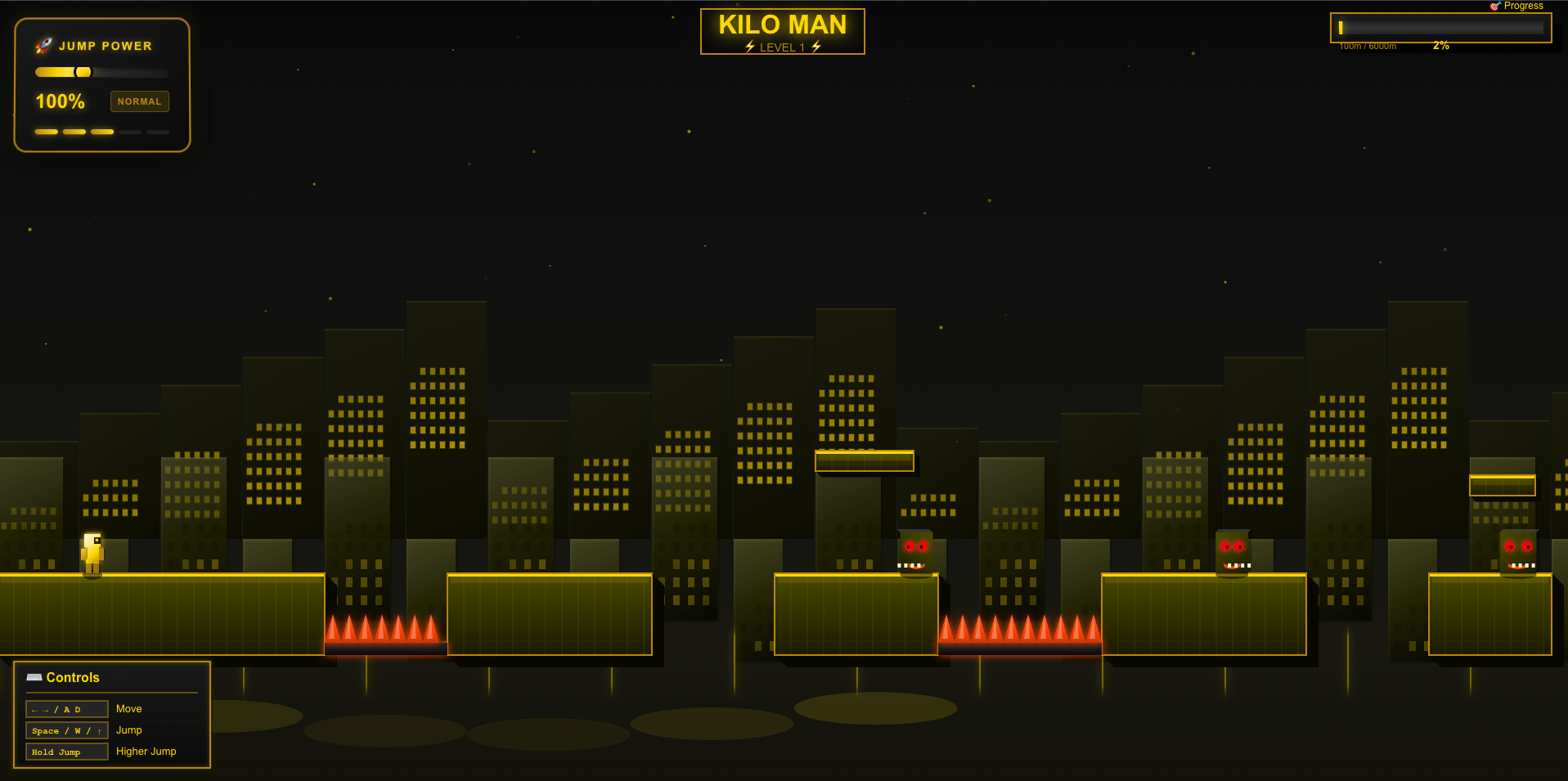Click the Jump Power slider knob

coord(83,72)
